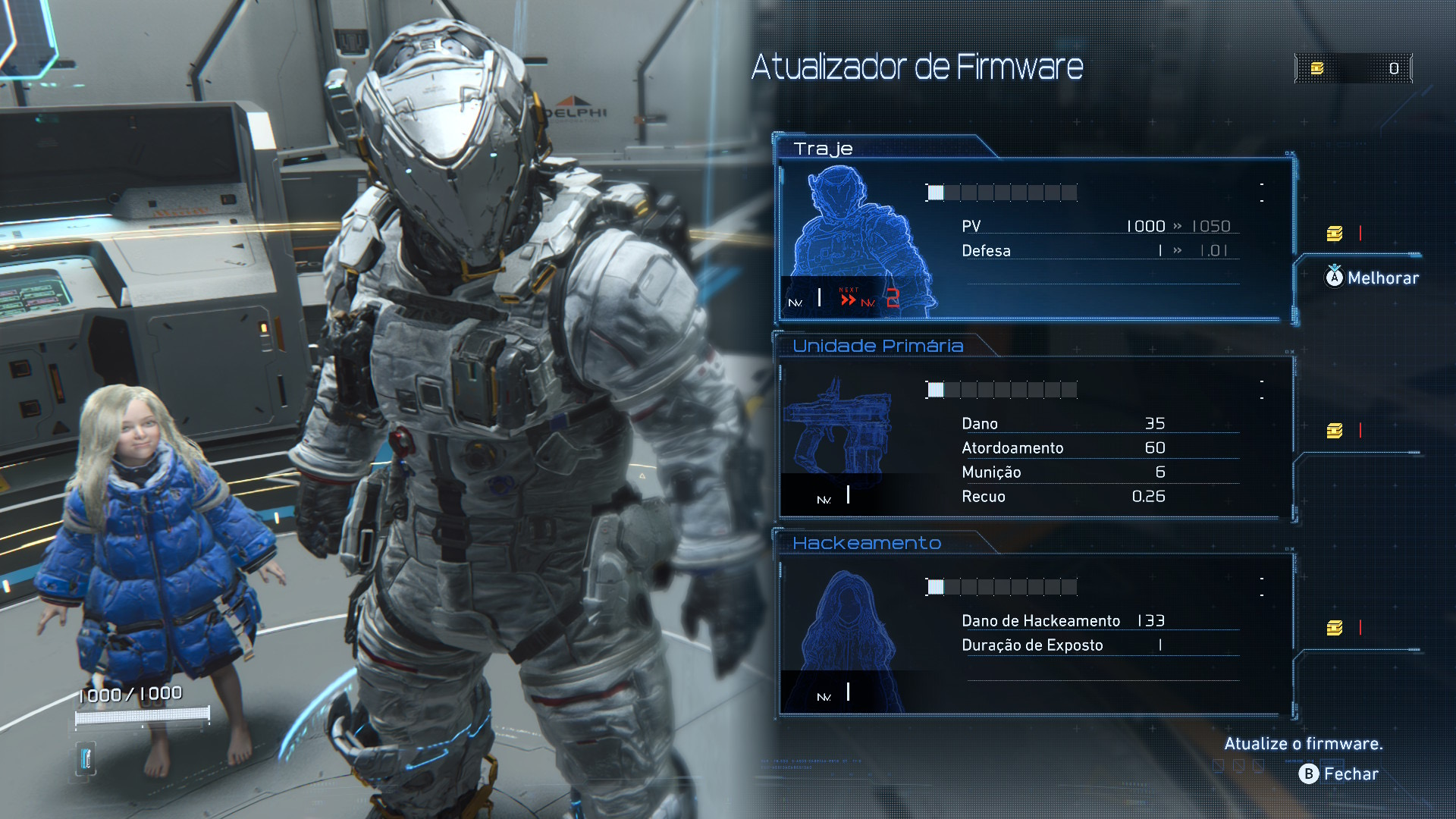This screenshot has width=1456, height=819.
Task: Close the firmware menu with Fechar
Action: pos(1339,773)
